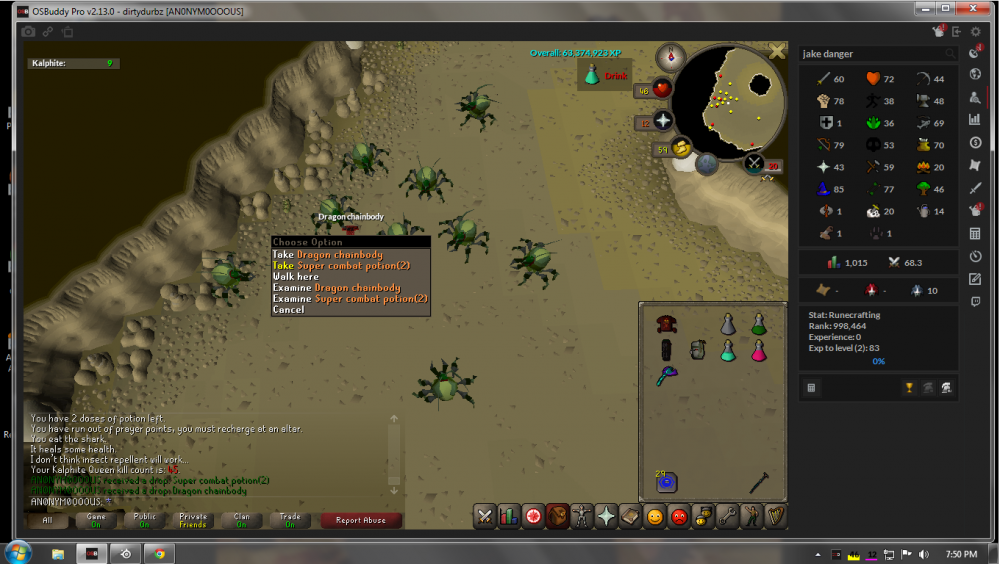Switch to the Clan chat filter
This screenshot has width=1000, height=564.
(x=241, y=520)
